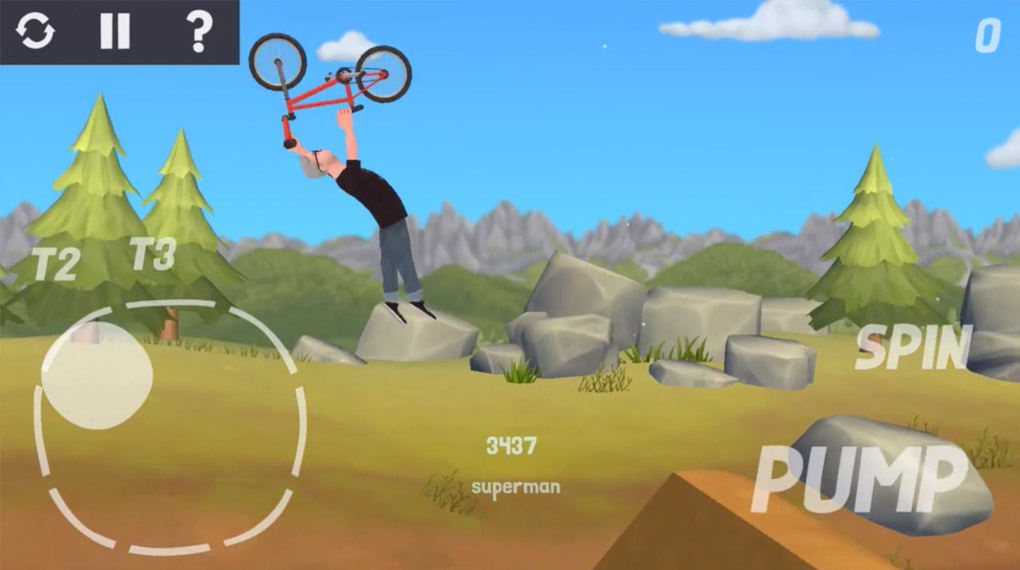Tap the T2 trick button

point(55,265)
